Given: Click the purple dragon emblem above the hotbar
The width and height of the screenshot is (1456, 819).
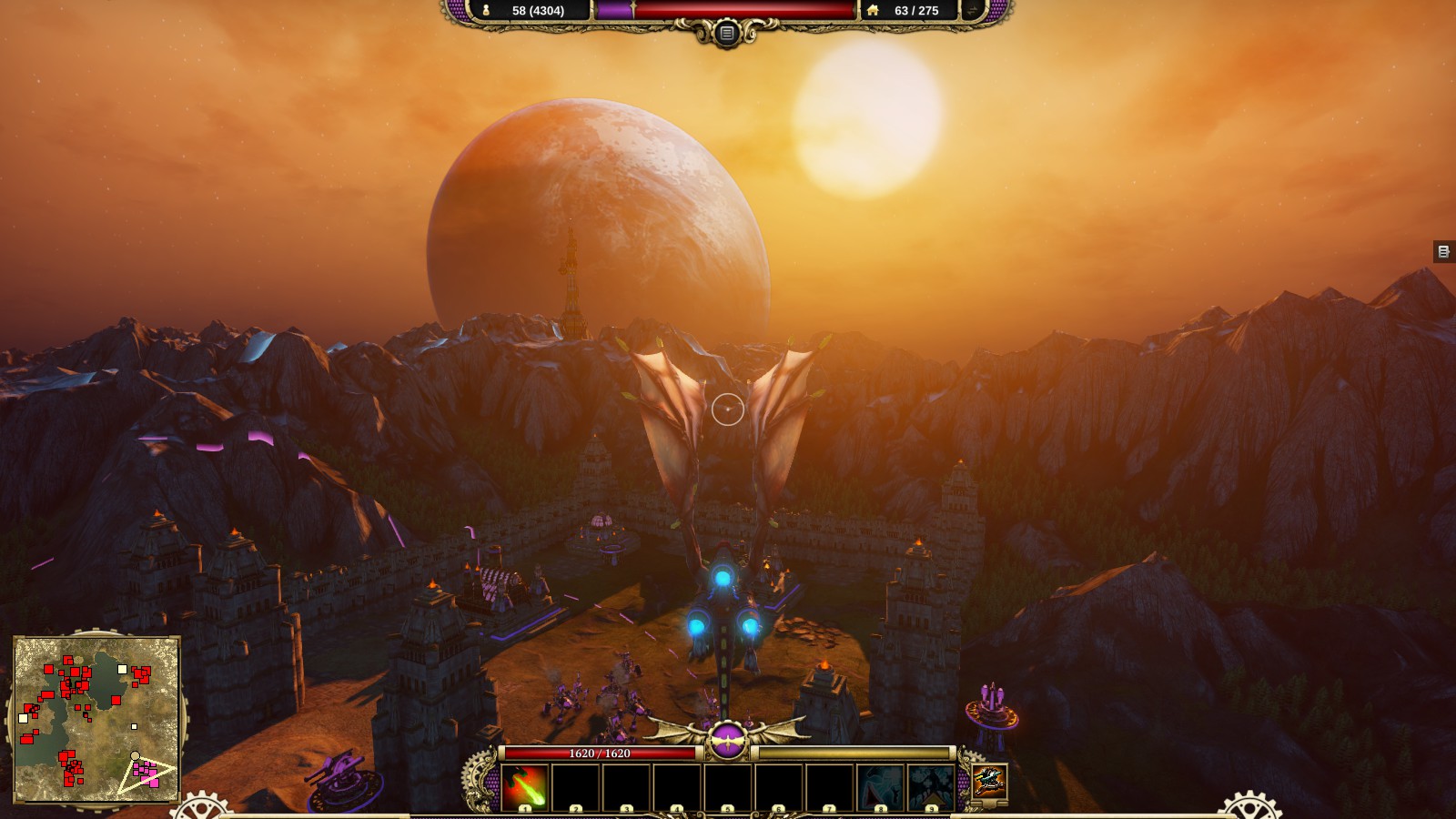Looking at the screenshot, I should 727,740.
